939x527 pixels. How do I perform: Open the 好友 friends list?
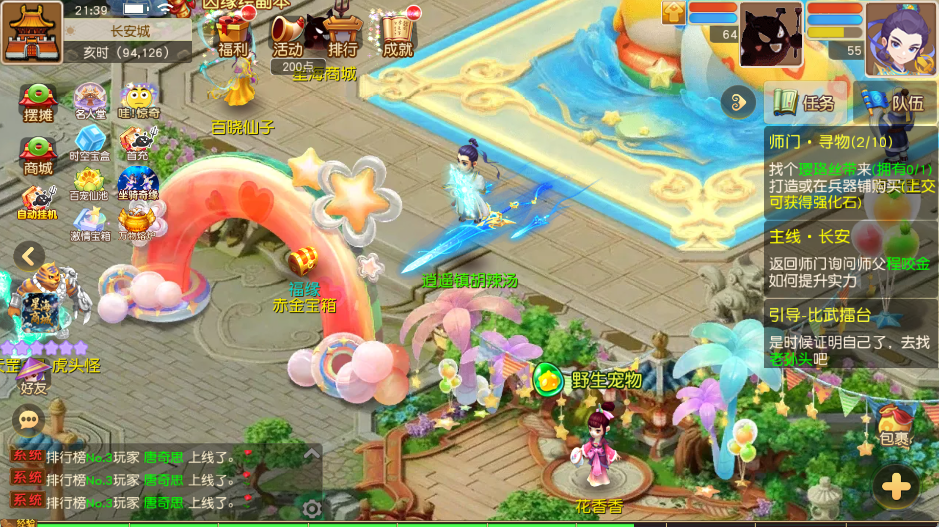[34, 374]
